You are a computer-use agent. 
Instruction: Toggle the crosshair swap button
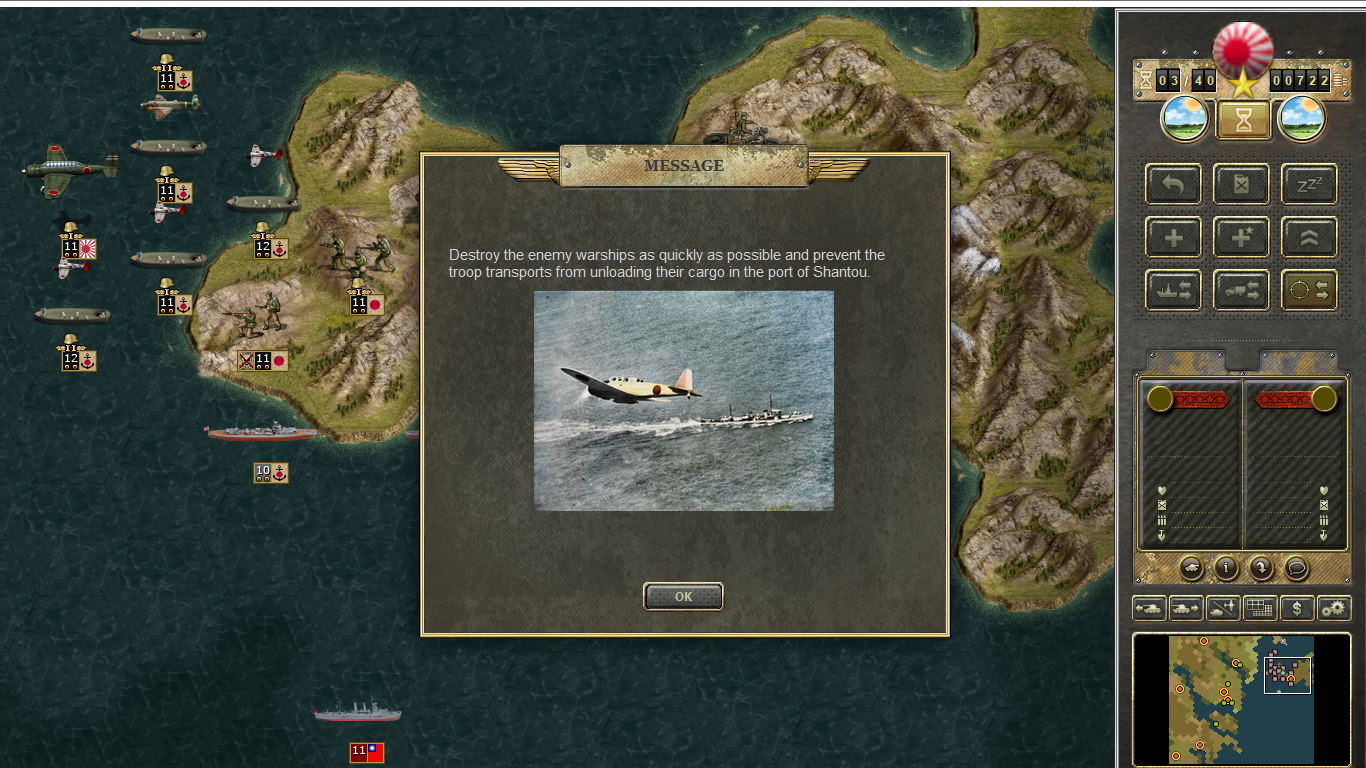pyautogui.click(x=1309, y=290)
